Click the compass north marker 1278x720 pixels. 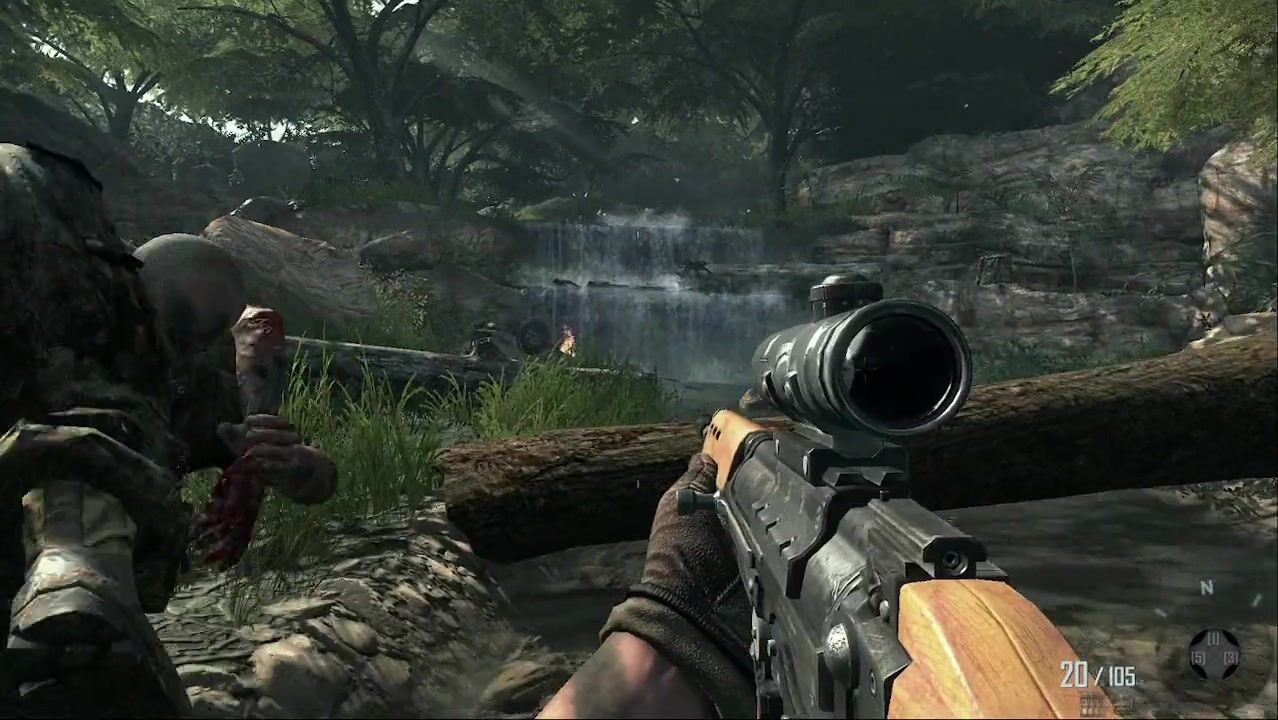click(x=1206, y=588)
